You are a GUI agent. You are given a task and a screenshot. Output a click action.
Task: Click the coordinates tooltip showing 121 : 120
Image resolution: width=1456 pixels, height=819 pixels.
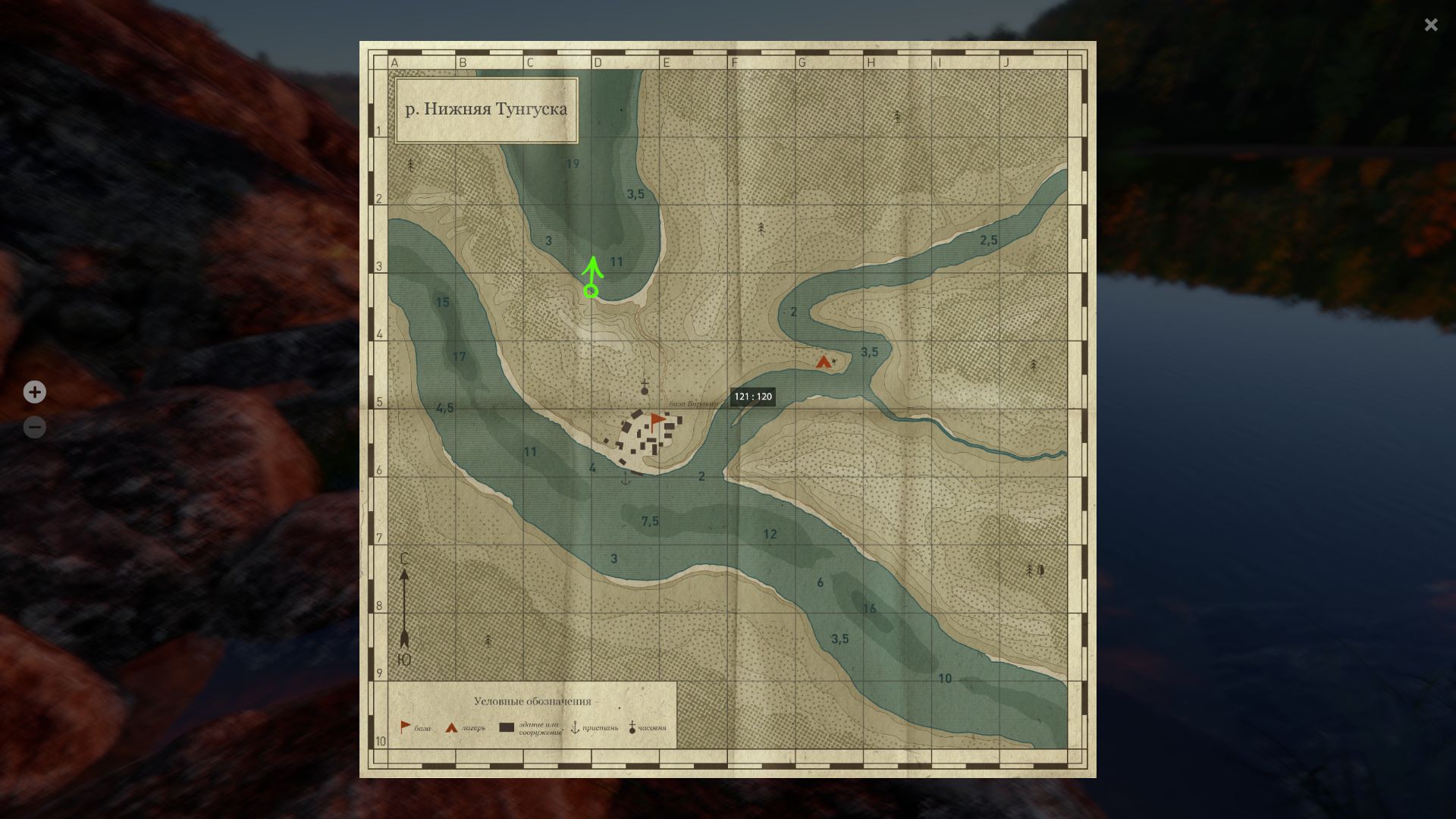(x=753, y=397)
